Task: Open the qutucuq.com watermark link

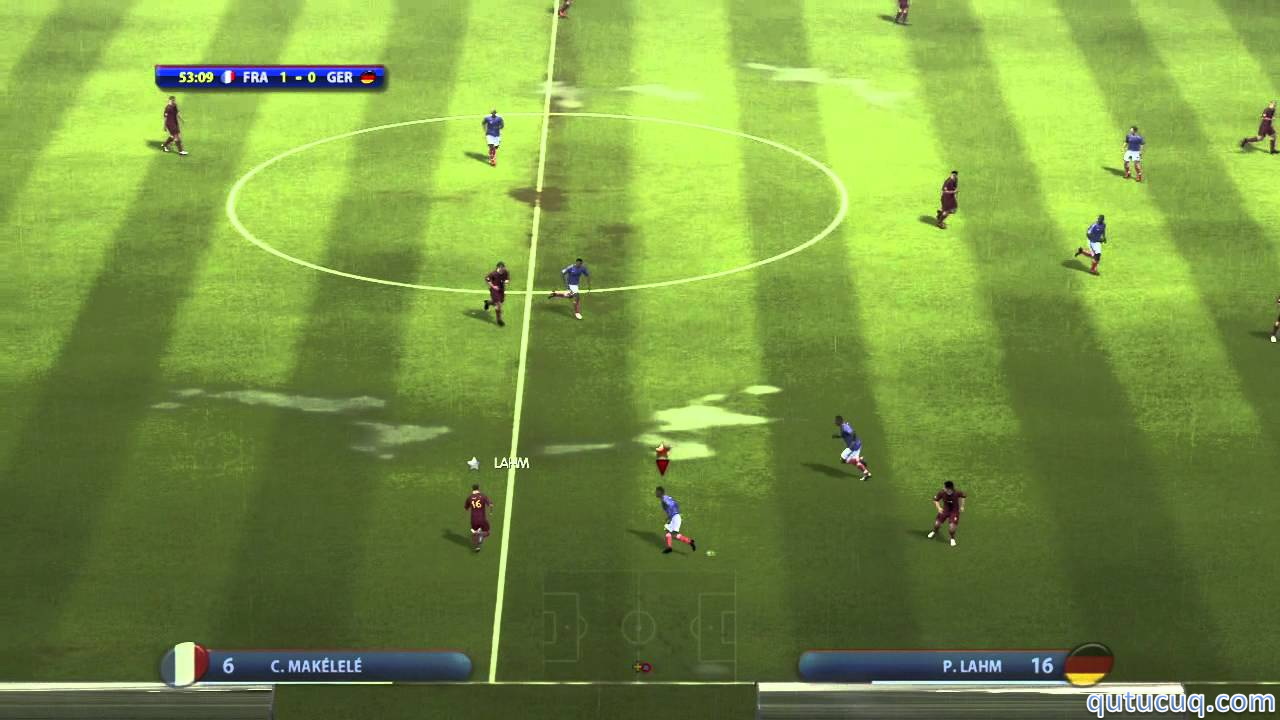Action: click(1180, 702)
